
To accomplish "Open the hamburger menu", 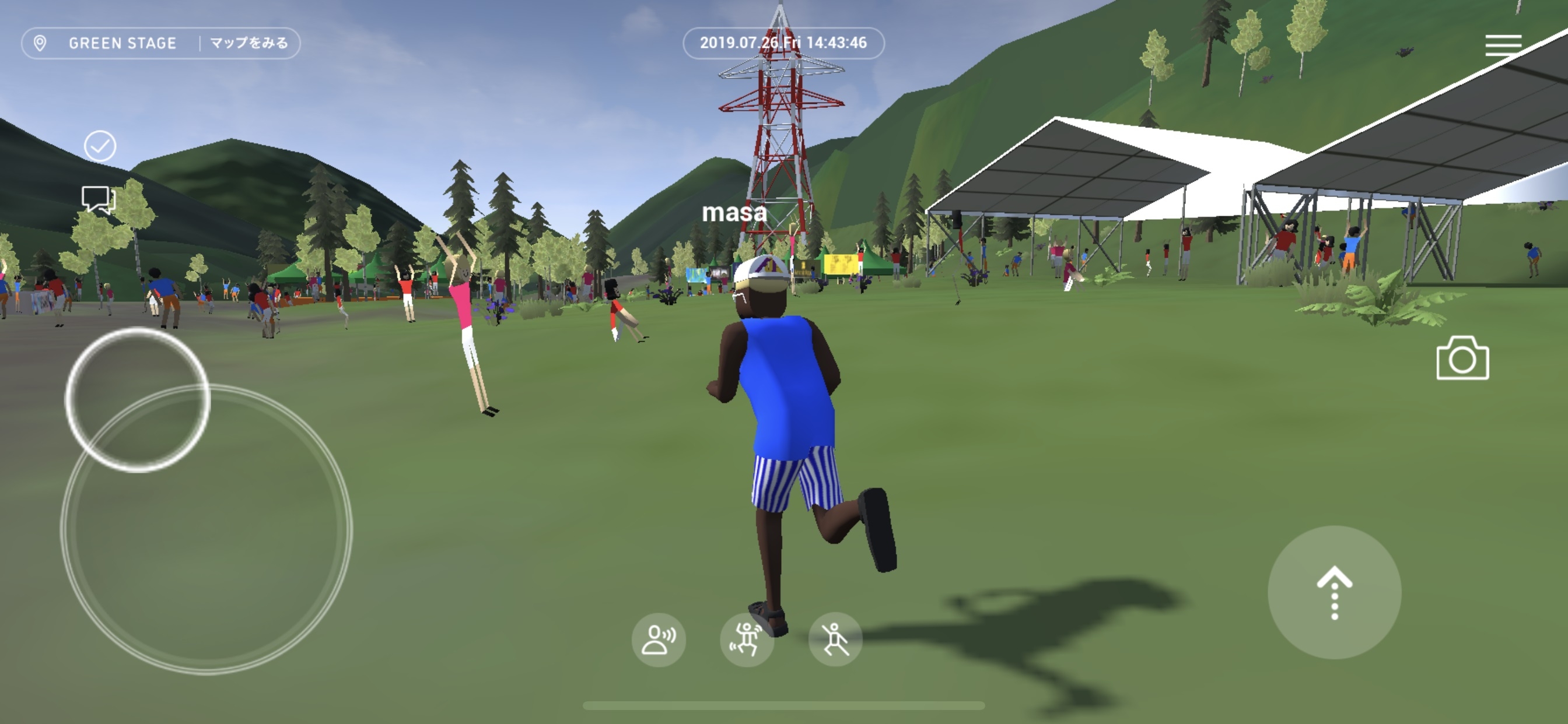I will tap(1503, 45).
